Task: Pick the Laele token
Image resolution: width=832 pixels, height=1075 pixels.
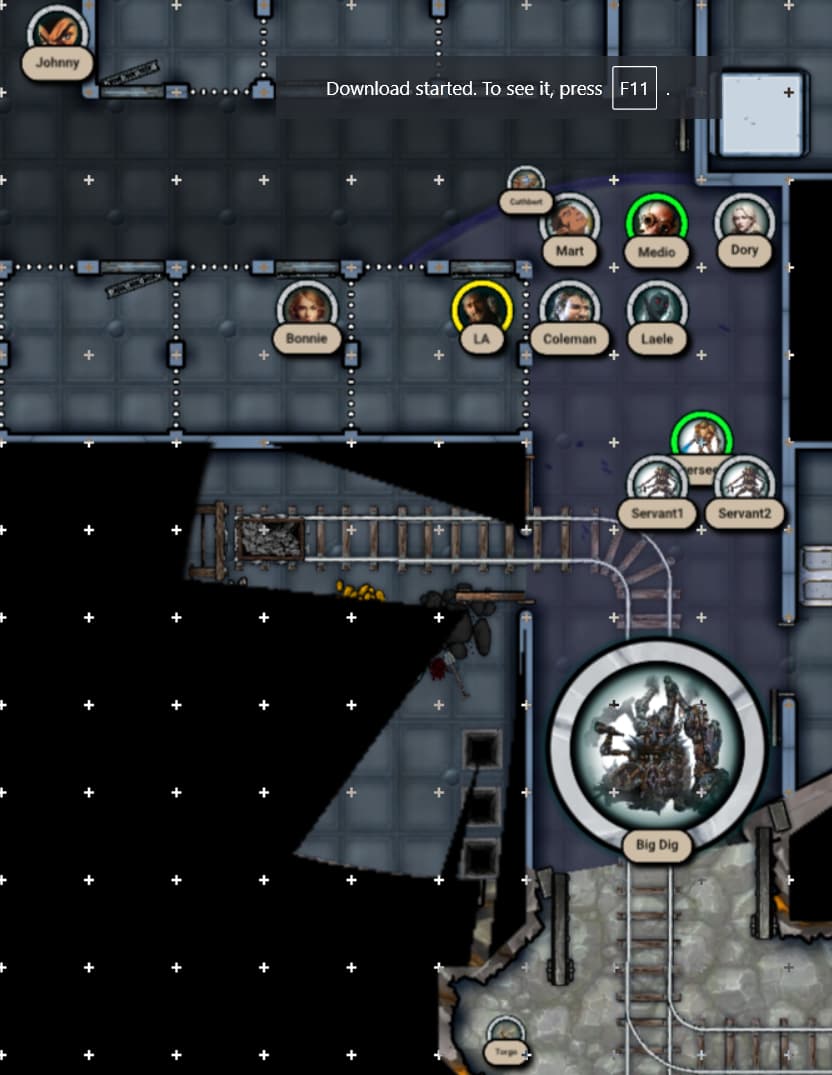Action: click(x=657, y=307)
